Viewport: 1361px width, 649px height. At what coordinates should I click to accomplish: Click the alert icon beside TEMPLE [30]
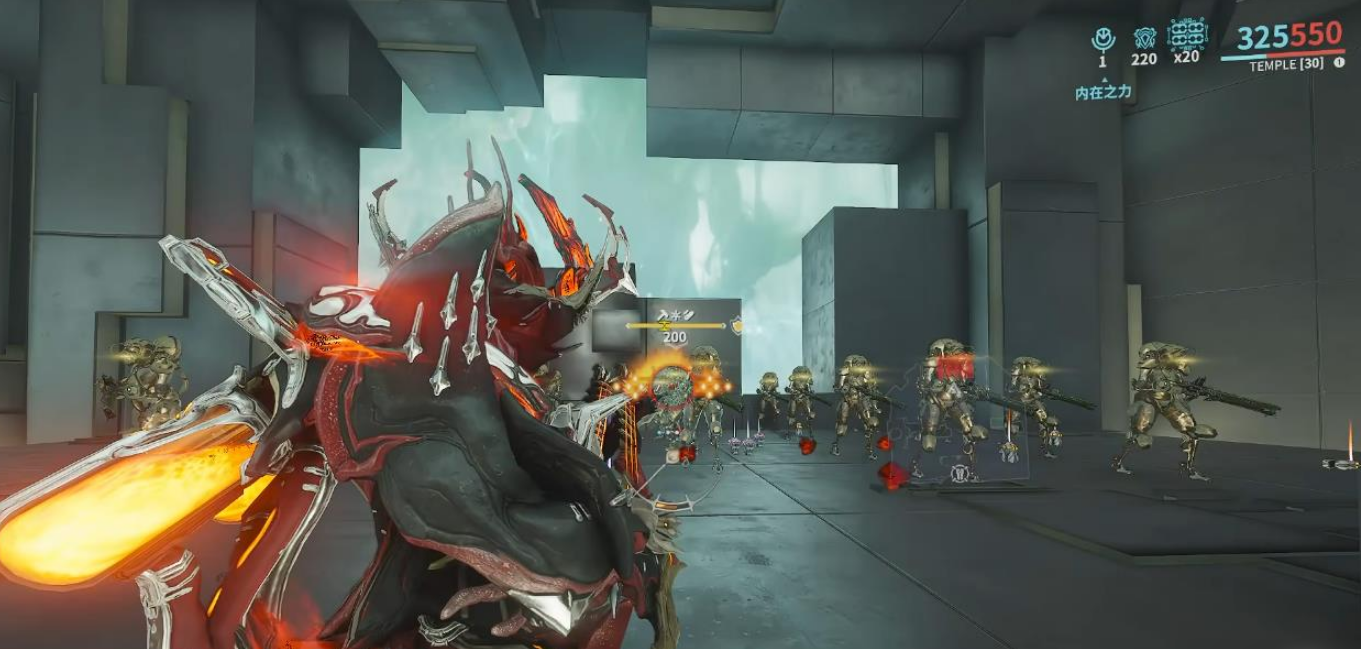pos(1339,63)
